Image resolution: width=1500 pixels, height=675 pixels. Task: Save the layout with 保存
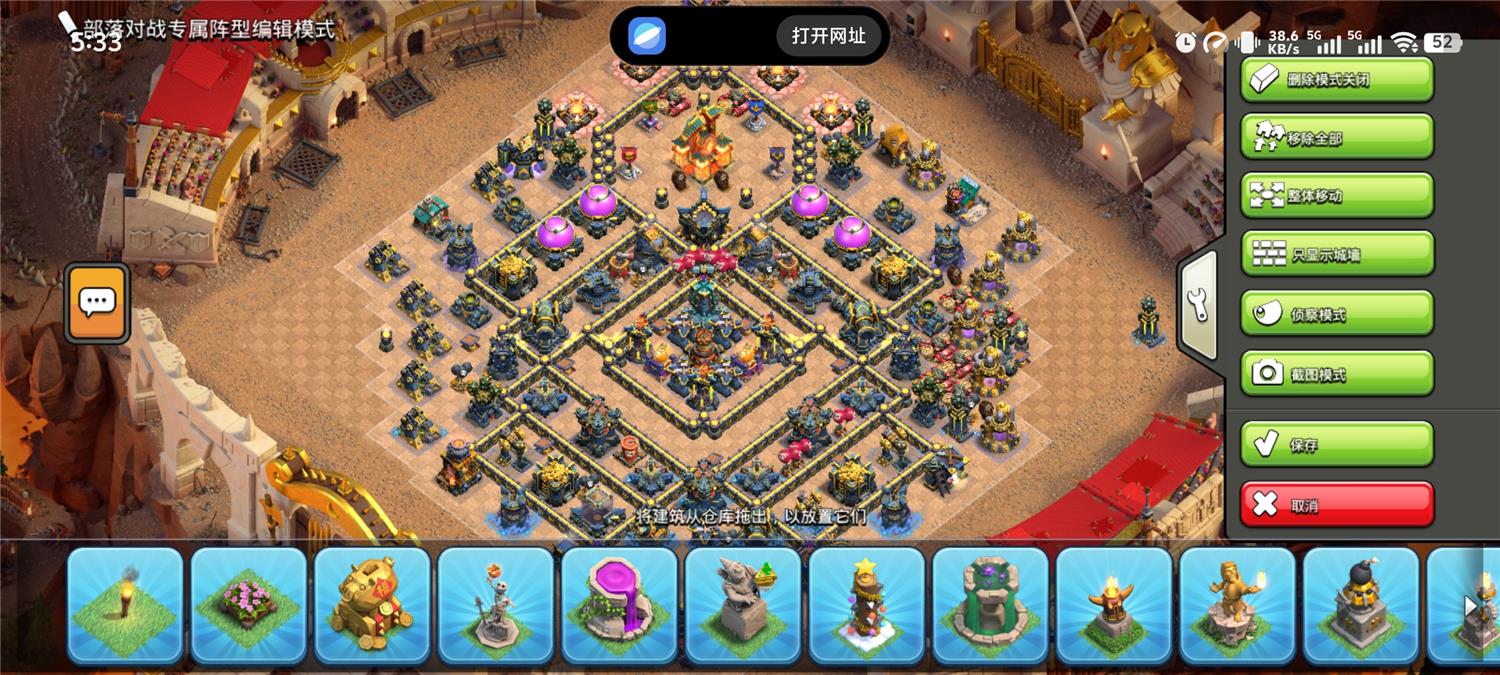1337,444
